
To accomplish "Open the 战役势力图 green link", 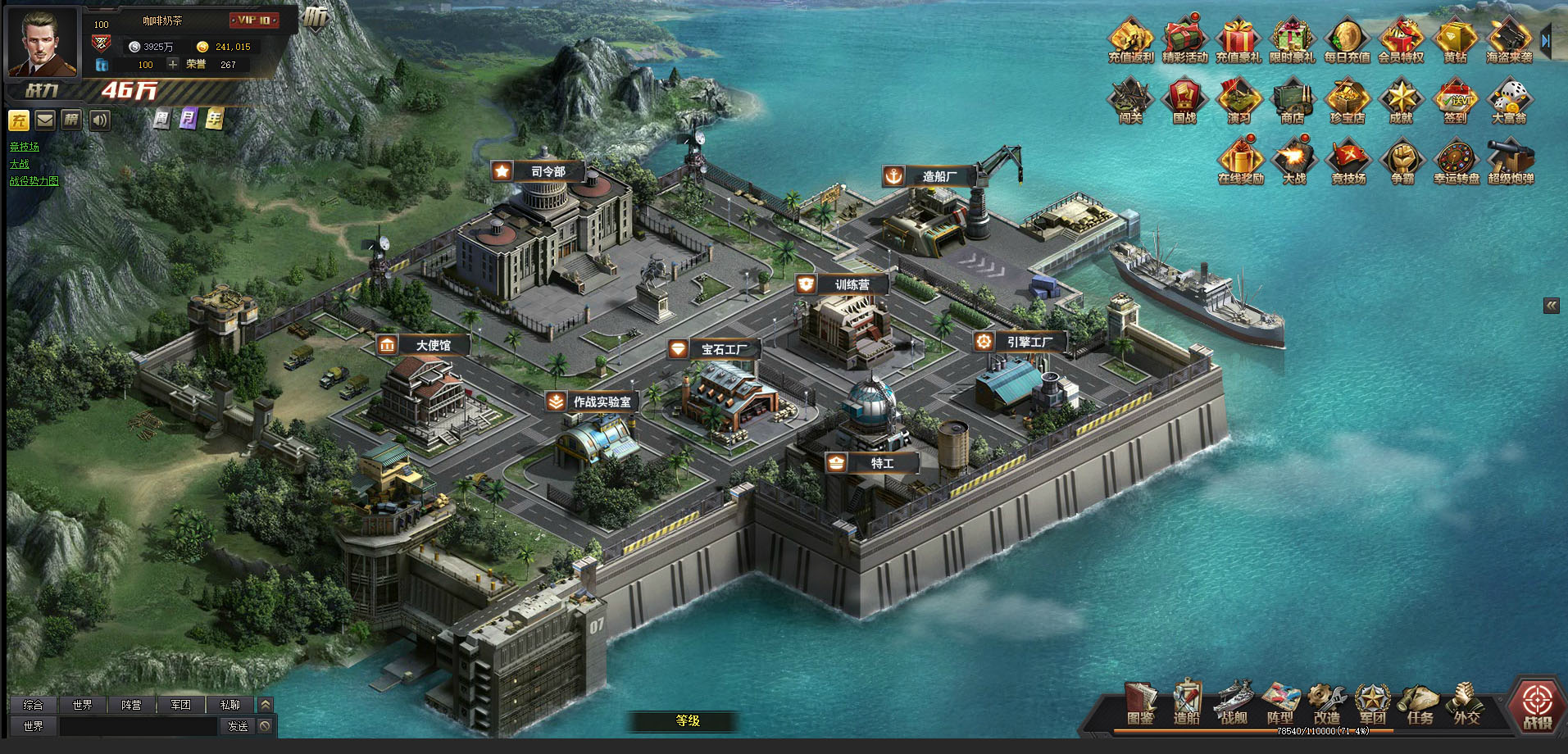I will (x=34, y=181).
